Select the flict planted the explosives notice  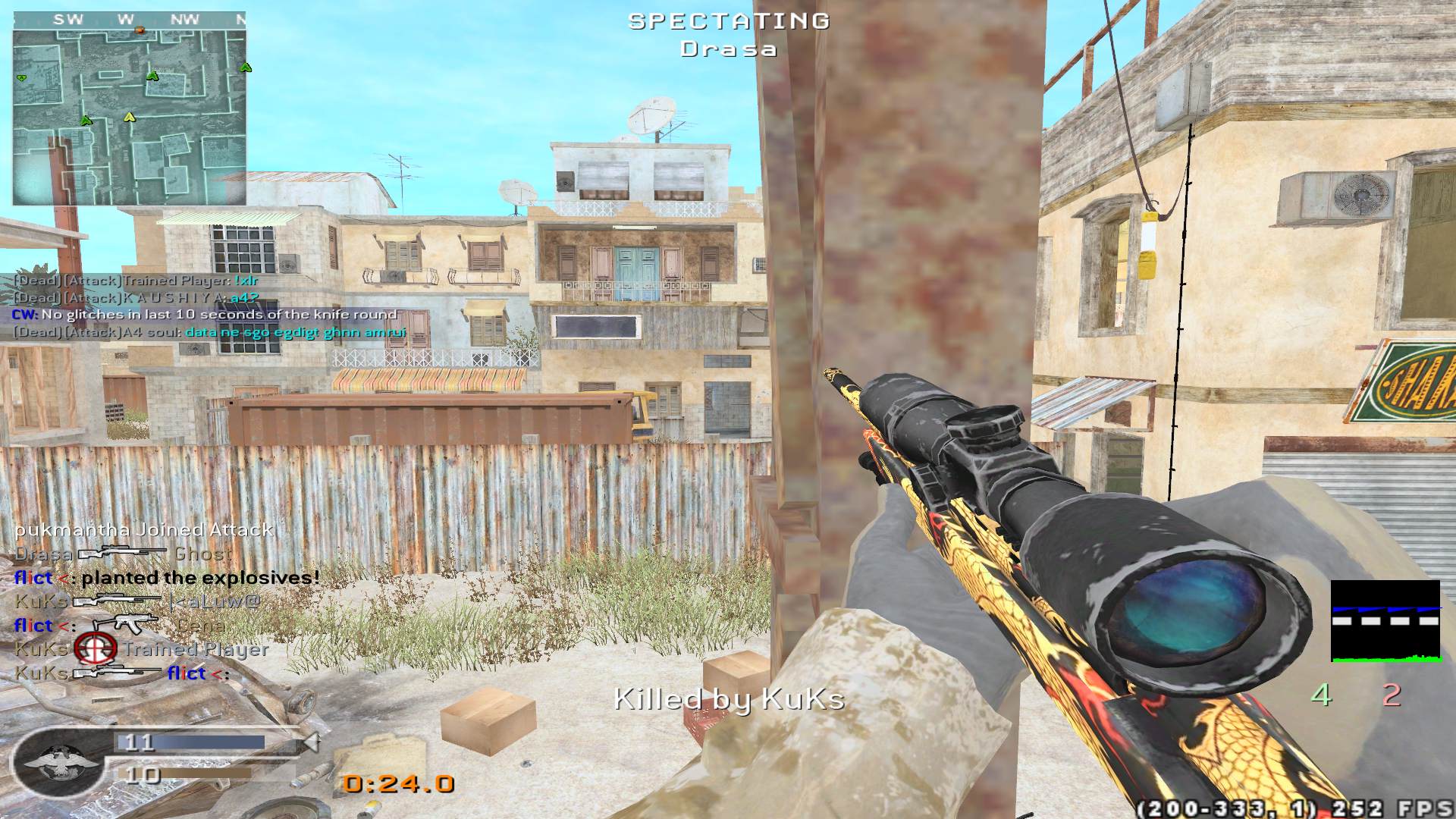tap(167, 578)
